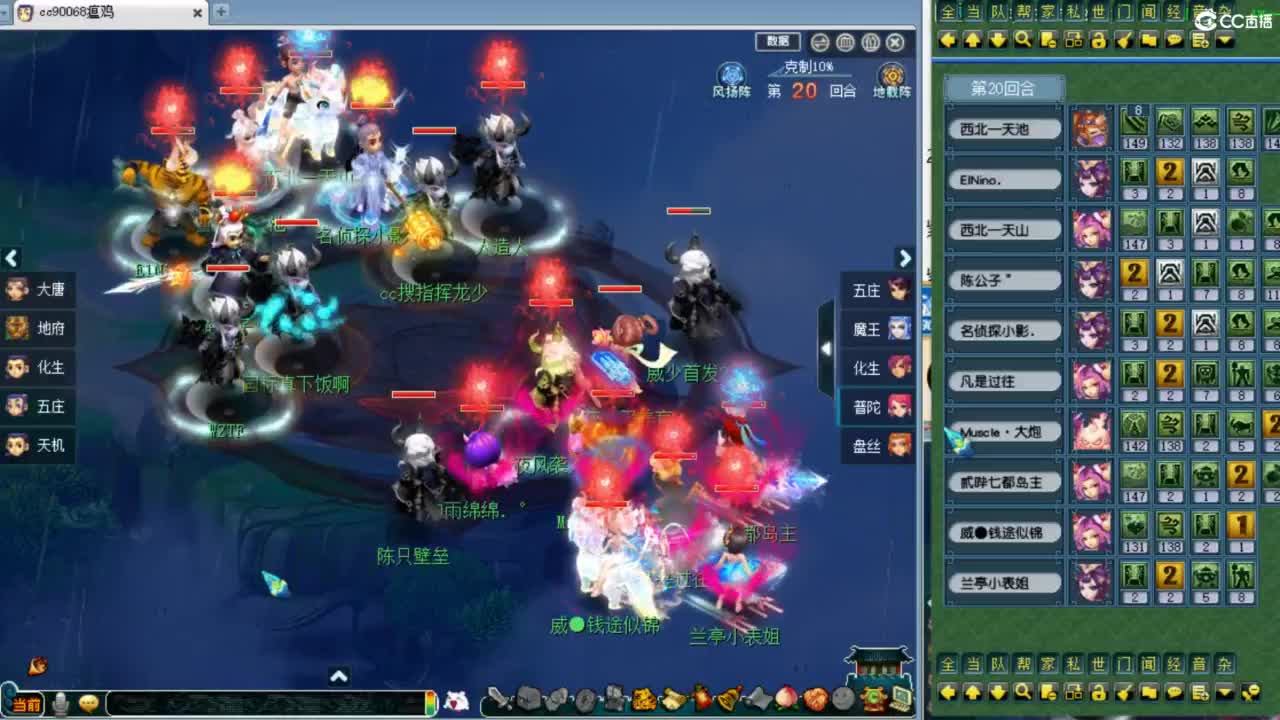Select the 当前 chat channel tab

pos(29,701)
